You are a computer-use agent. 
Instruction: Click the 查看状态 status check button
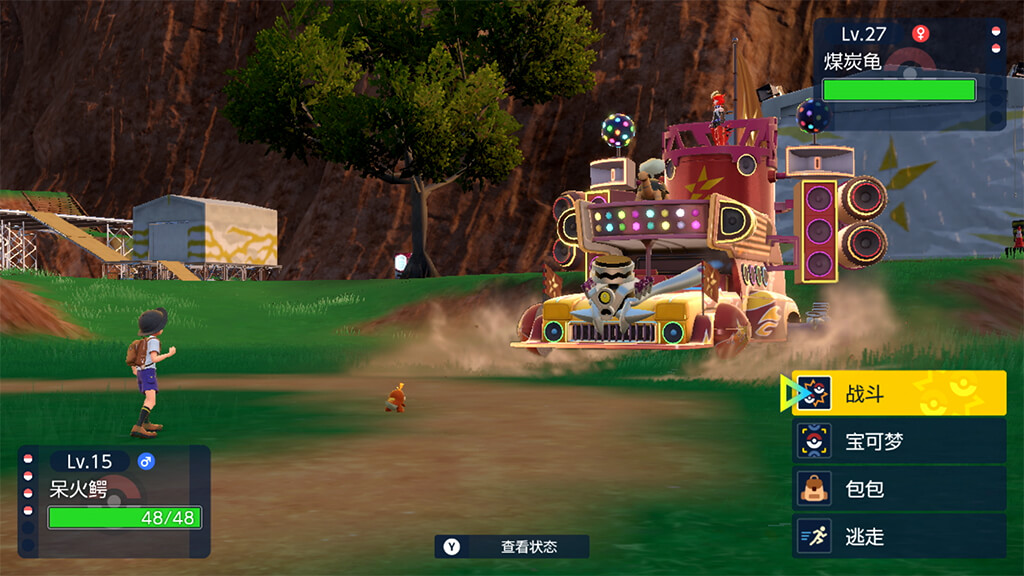point(512,547)
